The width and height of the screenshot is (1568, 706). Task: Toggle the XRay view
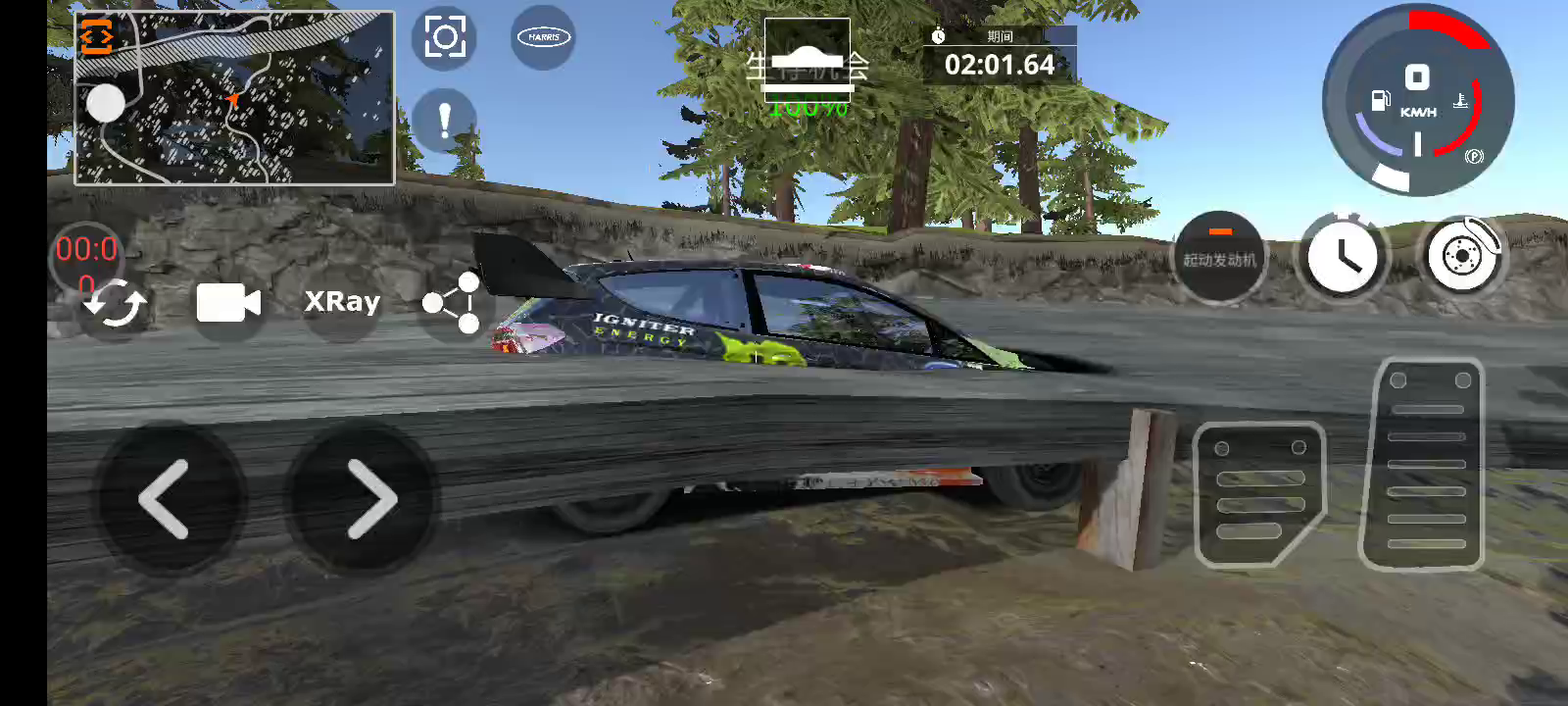point(342,302)
